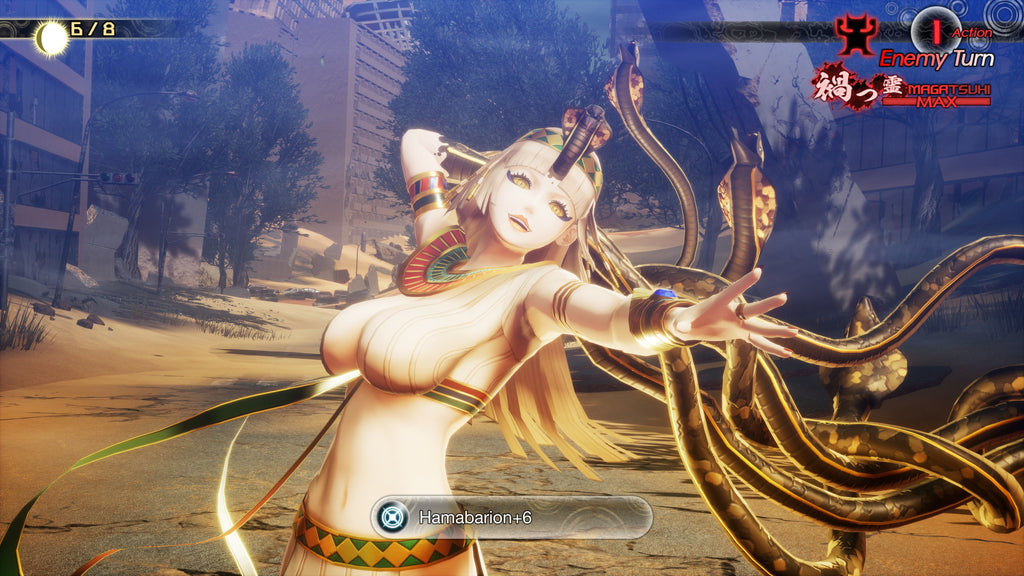The height and width of the screenshot is (576, 1024).
Task: Select the moon phase icon
Action: (52, 38)
